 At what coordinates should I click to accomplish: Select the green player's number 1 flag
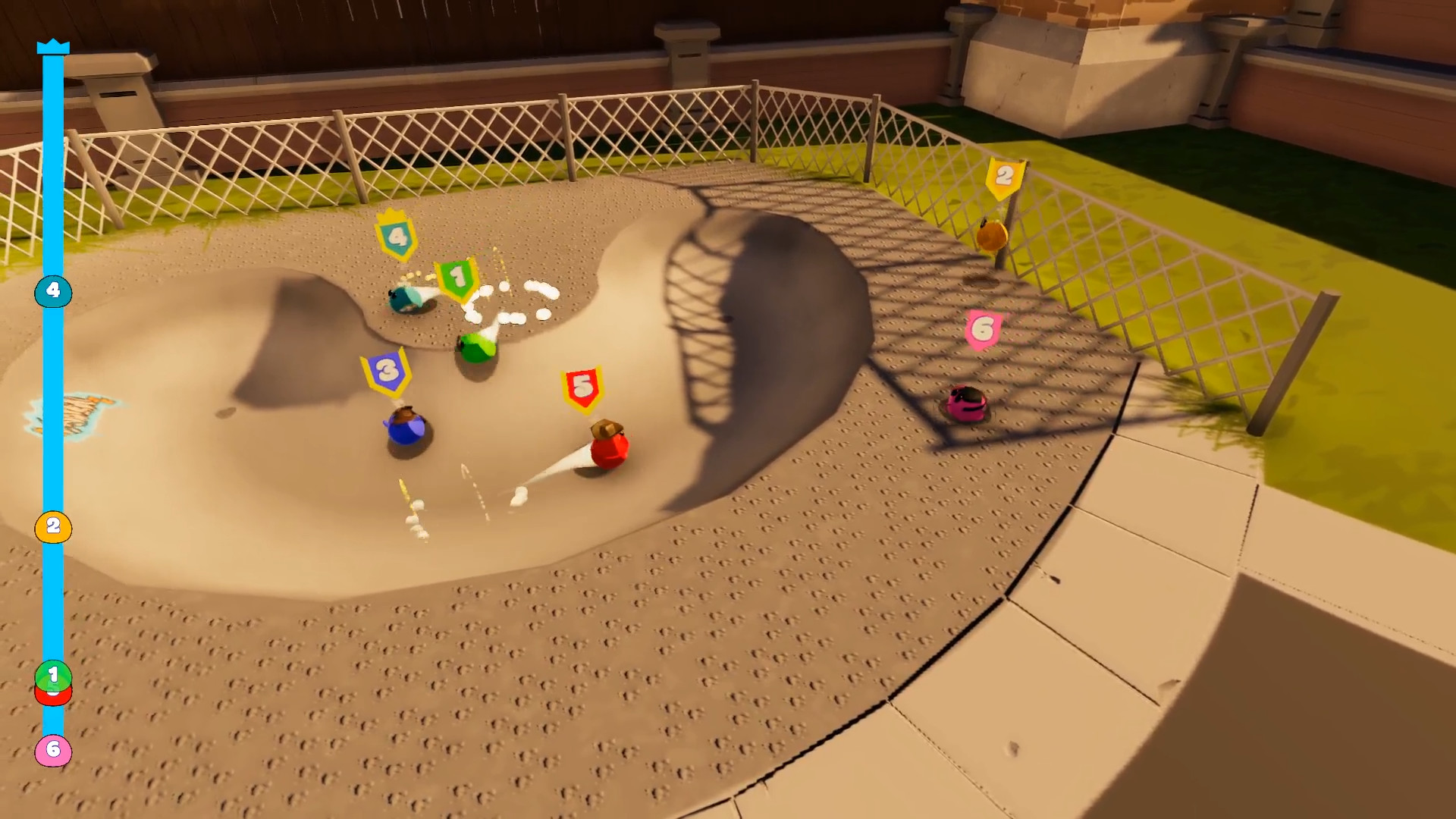tap(457, 277)
